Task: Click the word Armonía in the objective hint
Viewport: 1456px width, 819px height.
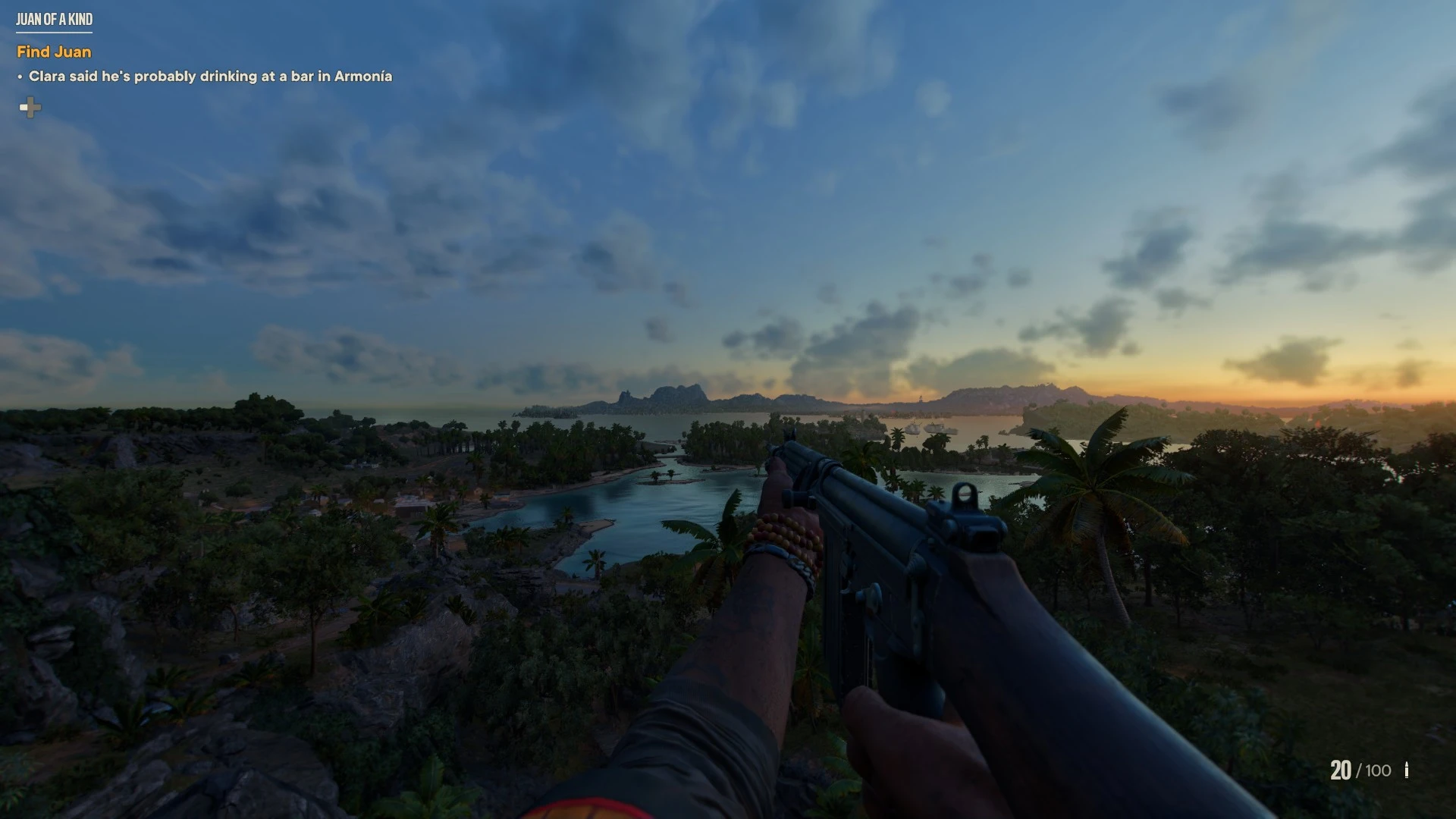Action: point(362,77)
